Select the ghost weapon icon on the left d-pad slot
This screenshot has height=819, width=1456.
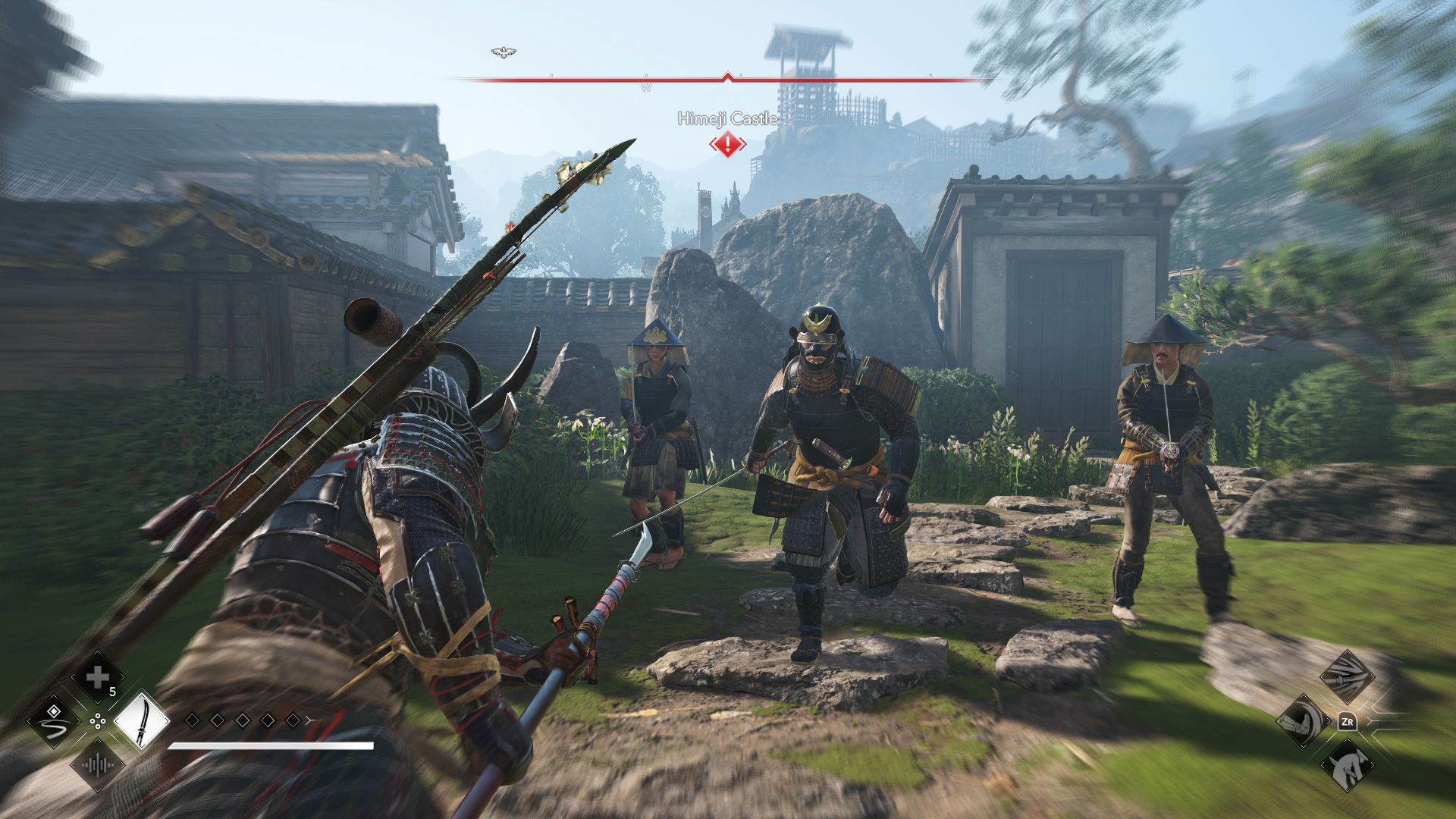click(57, 722)
